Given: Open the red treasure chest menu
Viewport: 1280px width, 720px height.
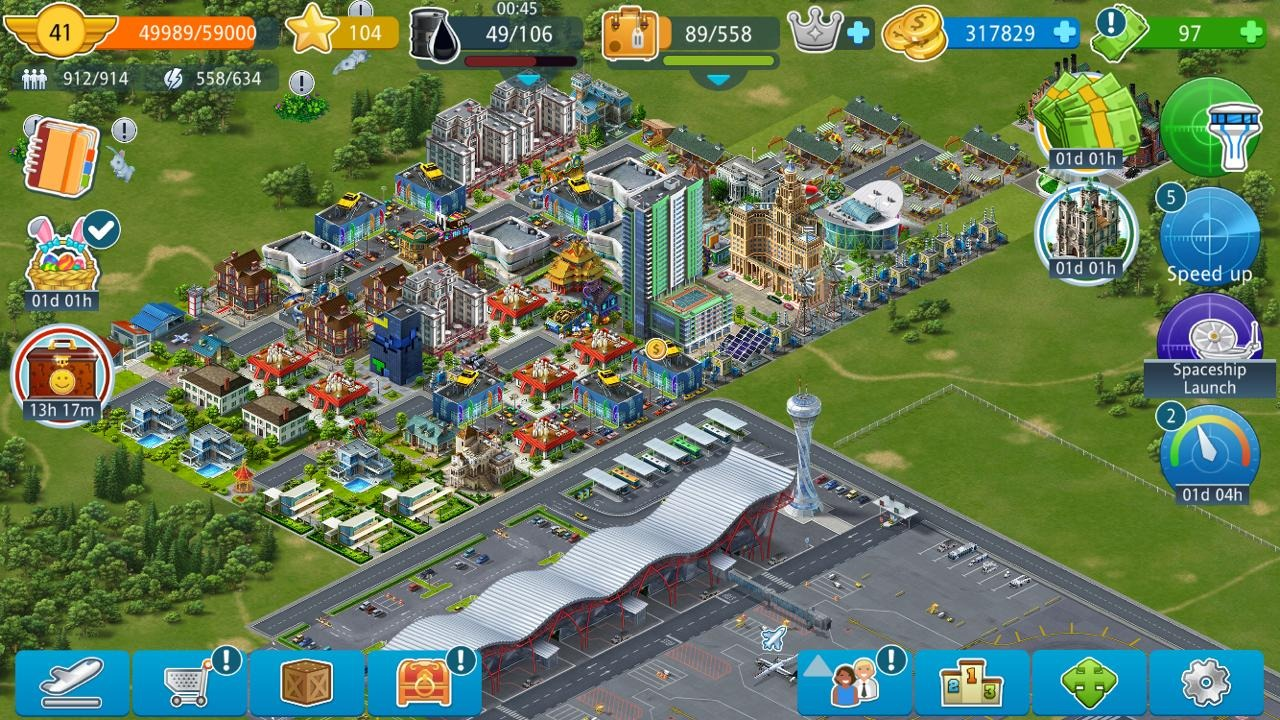Looking at the screenshot, I should [x=424, y=683].
